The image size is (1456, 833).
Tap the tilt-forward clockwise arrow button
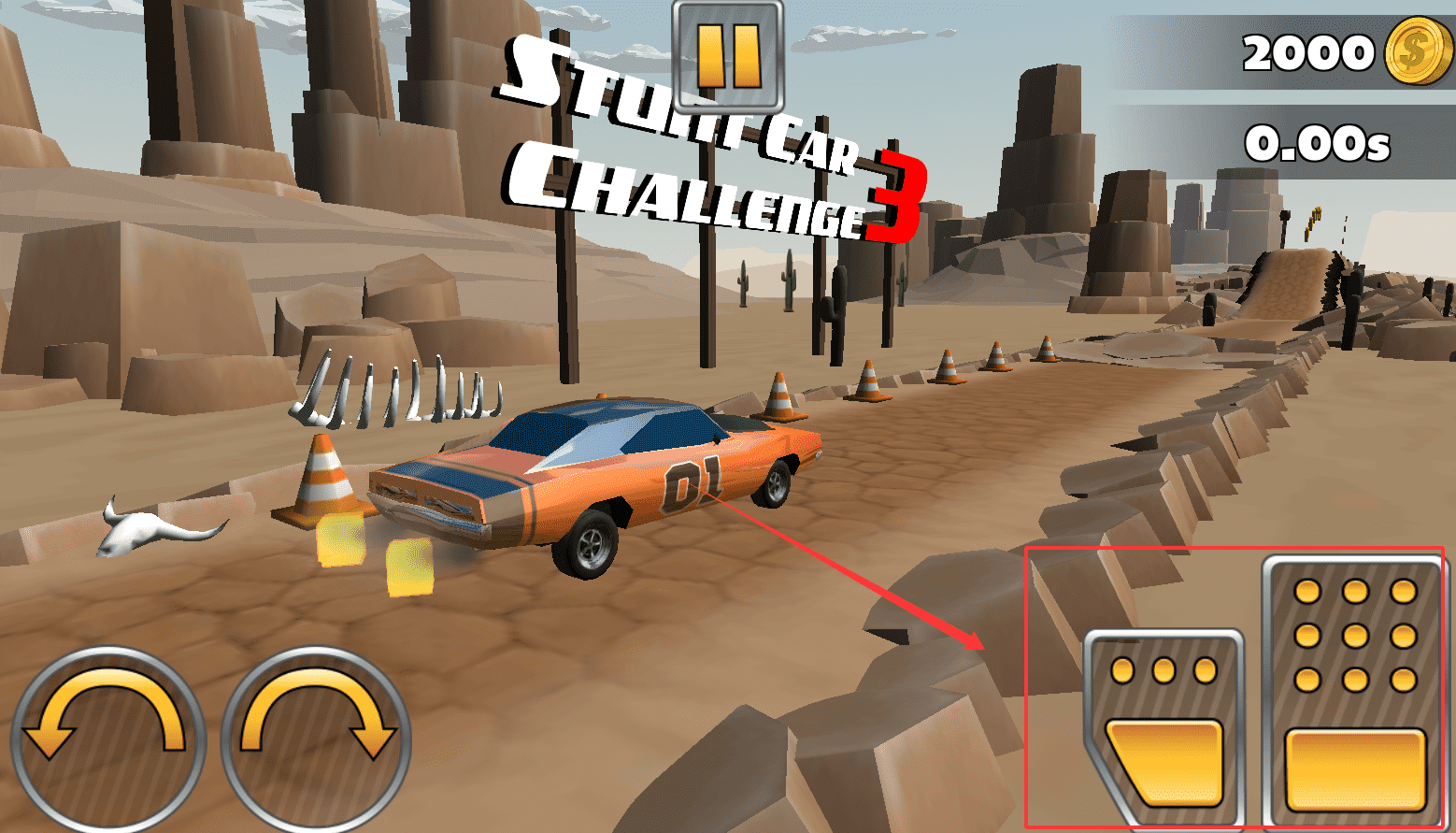tap(316, 739)
